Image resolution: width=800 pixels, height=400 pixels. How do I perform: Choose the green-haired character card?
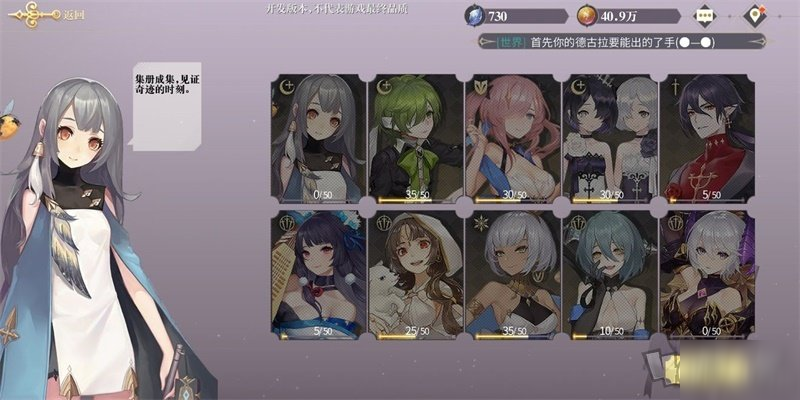point(414,139)
